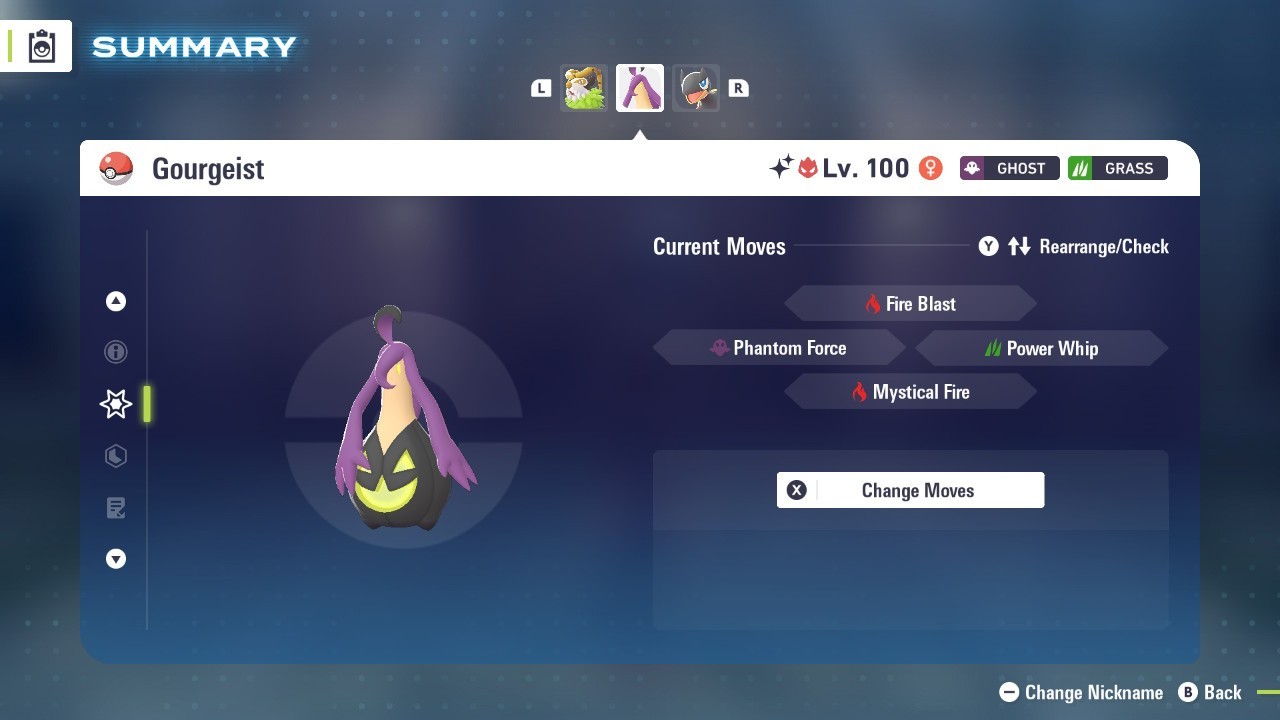The width and height of the screenshot is (1280, 720).
Task: Switch to the first party Pokémon thumbnail
Action: click(x=584, y=88)
